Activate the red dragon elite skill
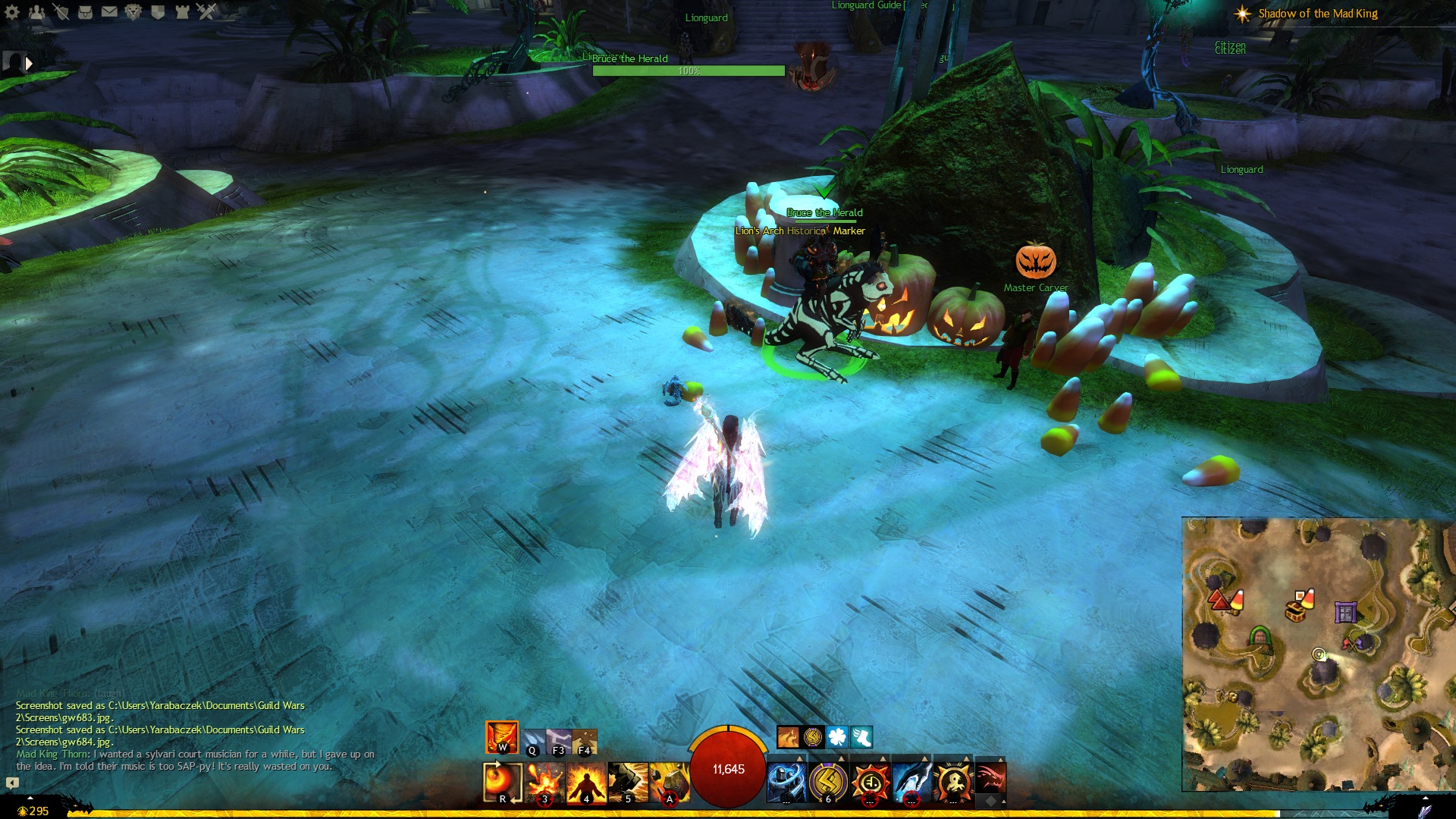This screenshot has height=819, width=1456. coord(990,779)
